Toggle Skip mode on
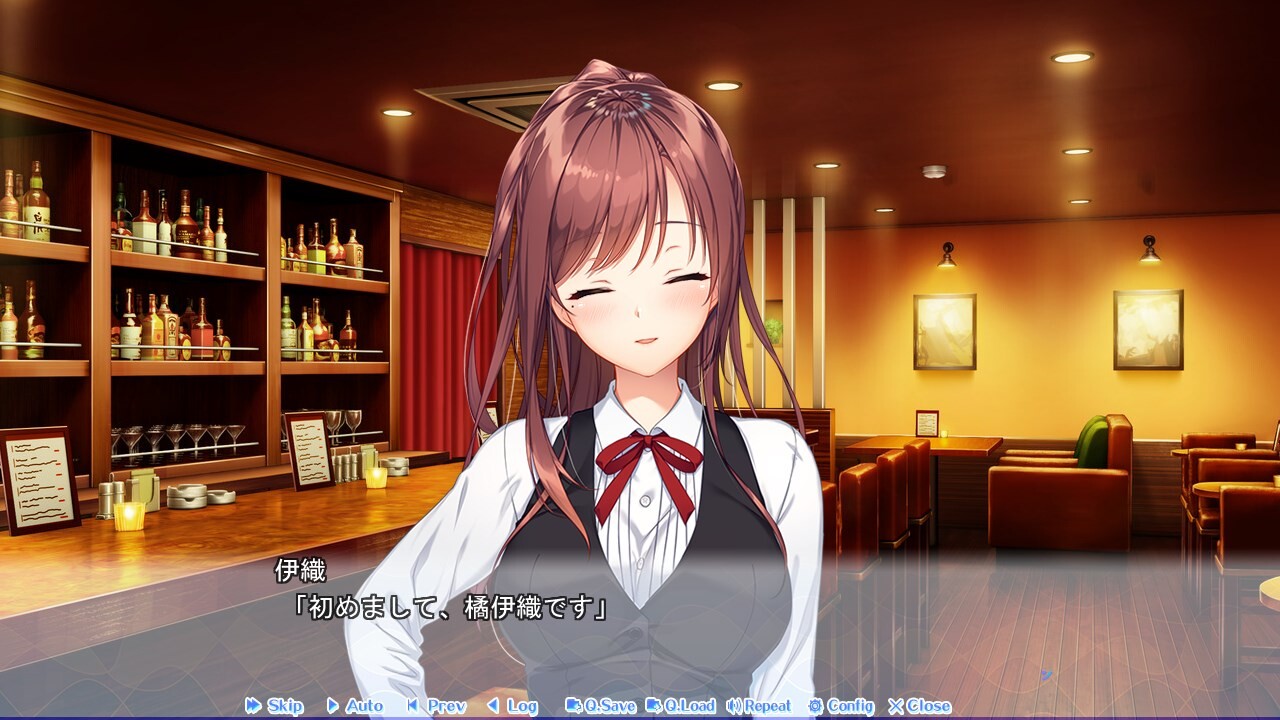 (x=278, y=706)
